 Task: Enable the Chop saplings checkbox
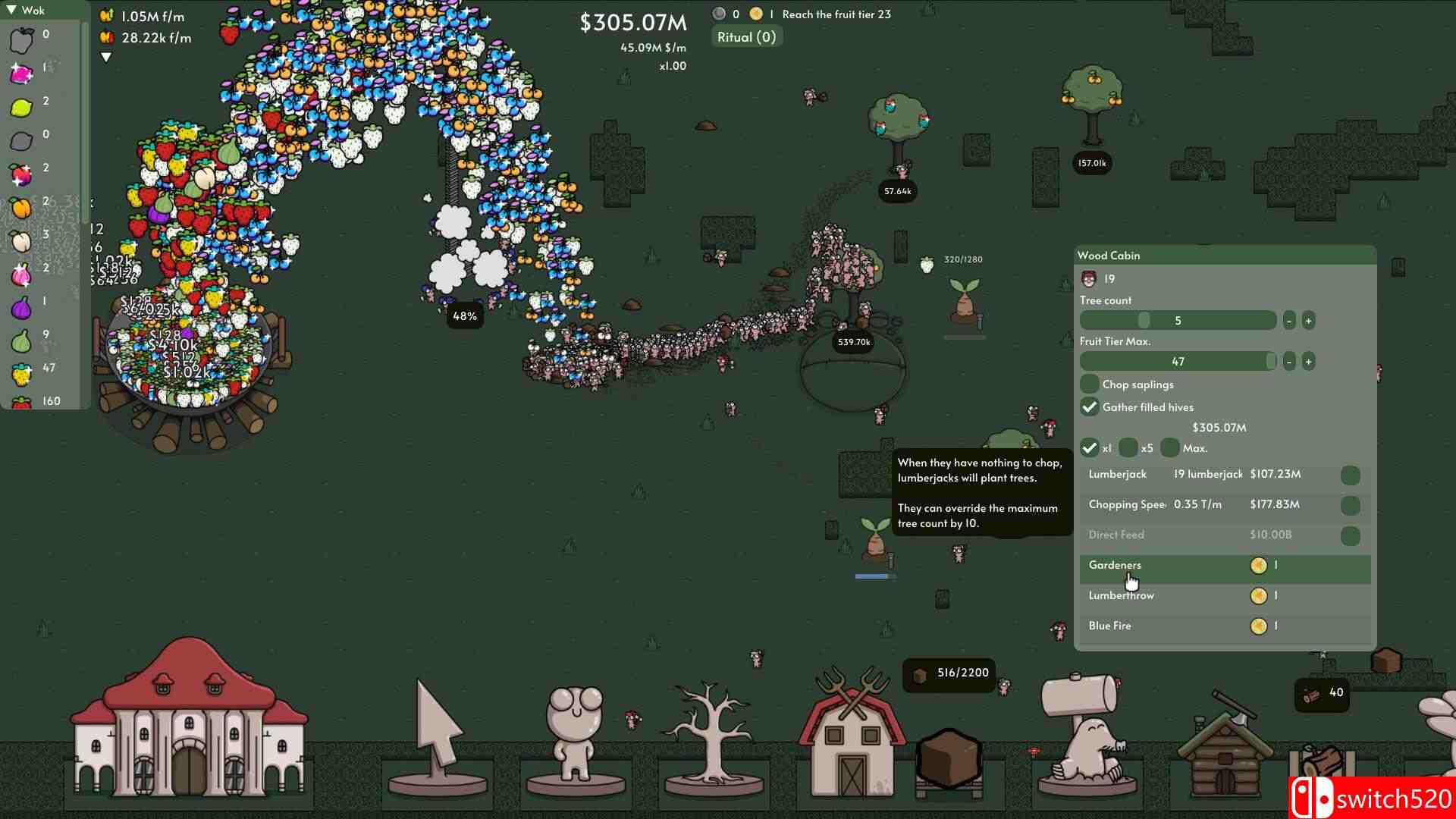[x=1090, y=384]
